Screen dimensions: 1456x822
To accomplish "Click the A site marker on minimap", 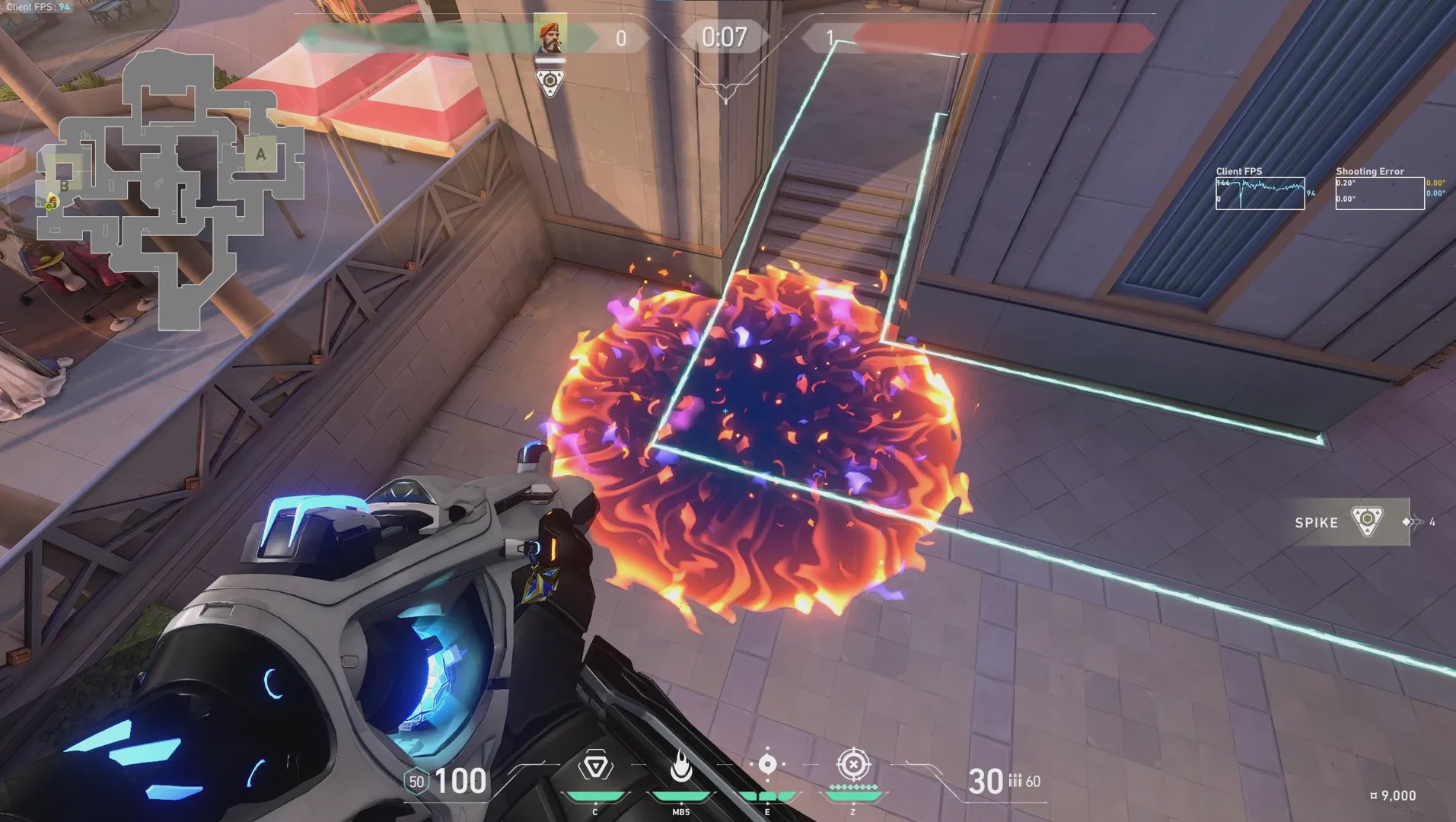I will coord(261,154).
